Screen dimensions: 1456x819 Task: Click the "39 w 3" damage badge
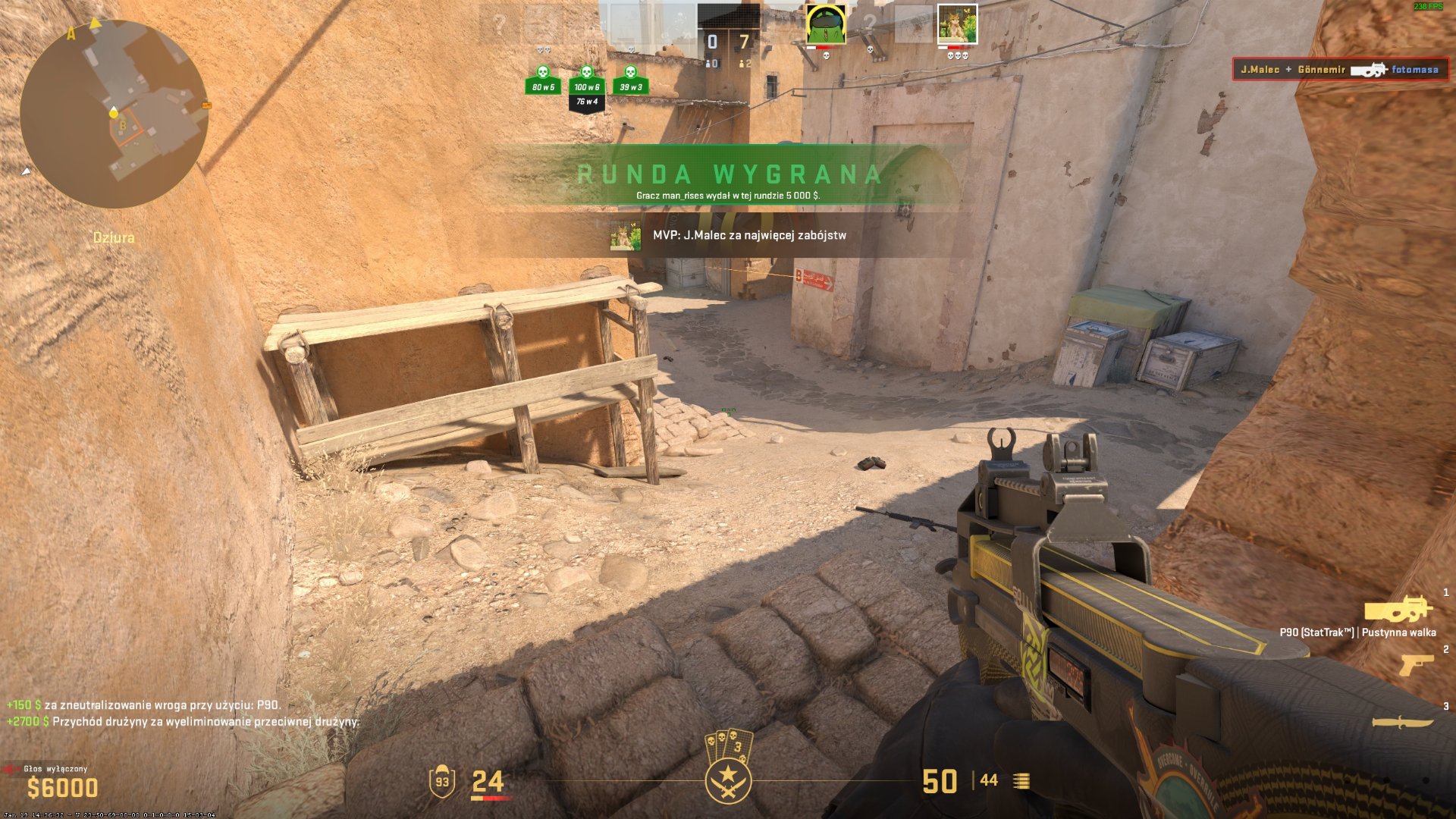pyautogui.click(x=630, y=80)
